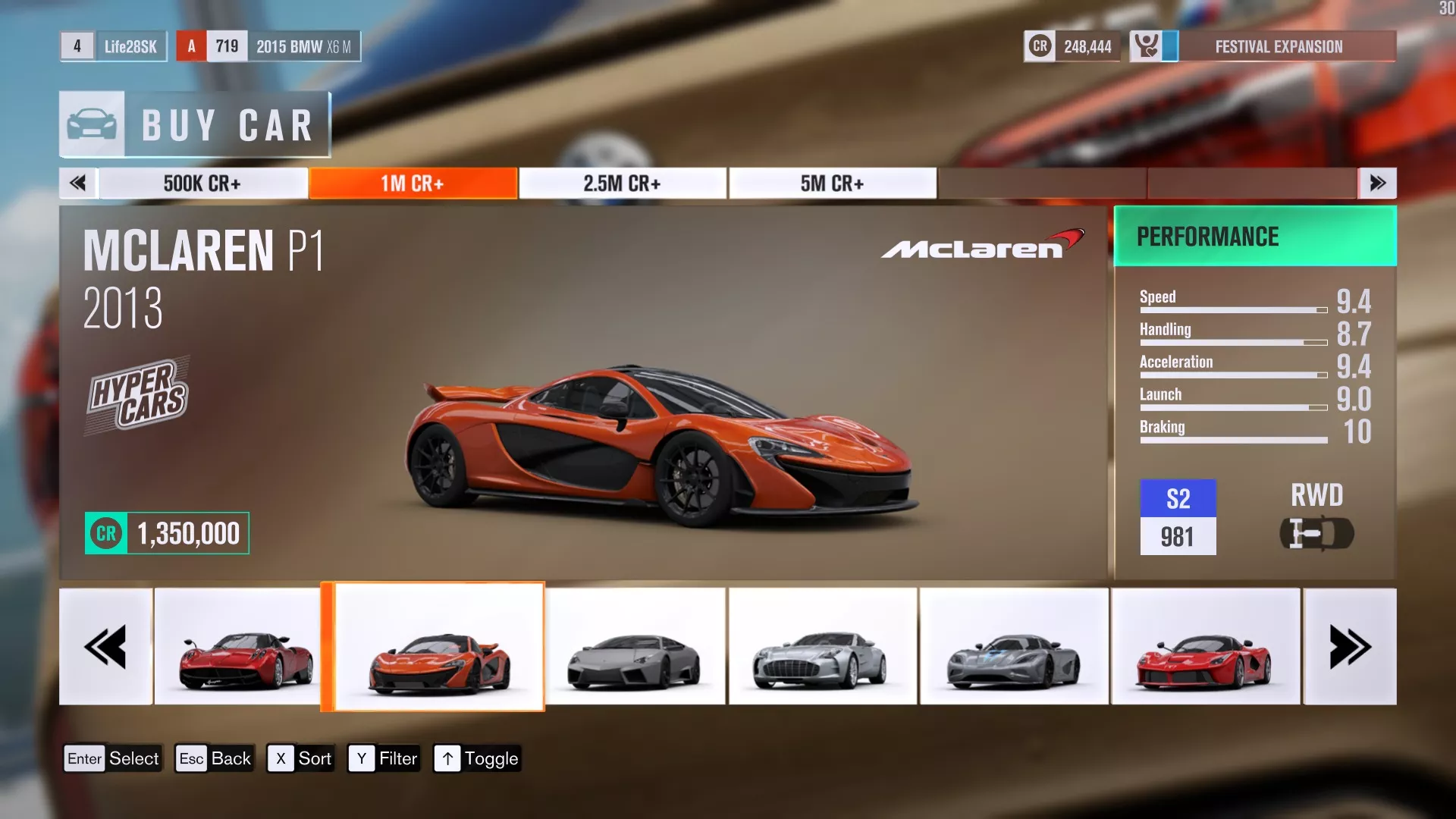Open the 5M CR+ price category
This screenshot has width=1456, height=819.
[x=833, y=182]
